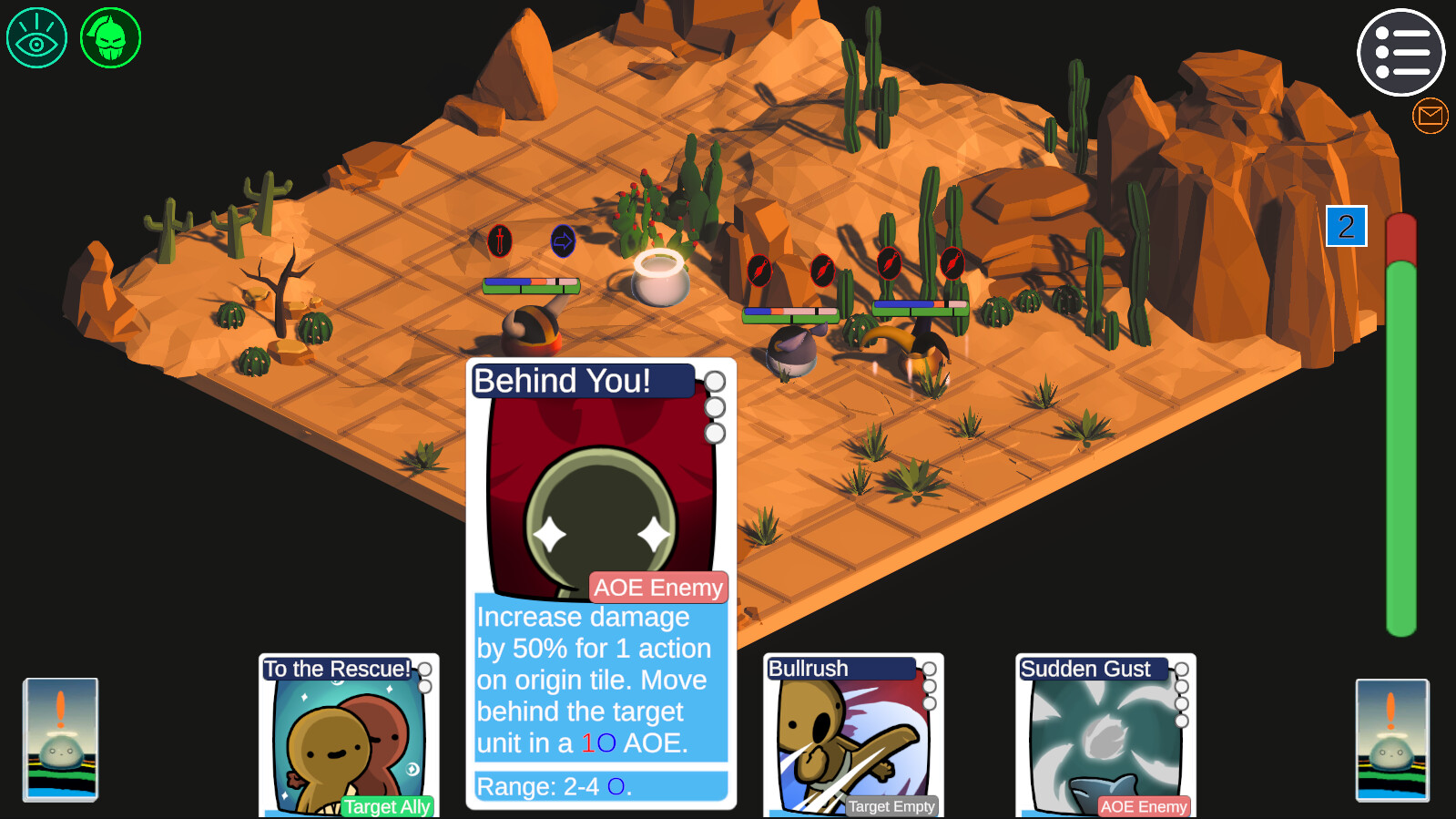Open the hamburger menu in the top-right corner

click(x=1401, y=53)
